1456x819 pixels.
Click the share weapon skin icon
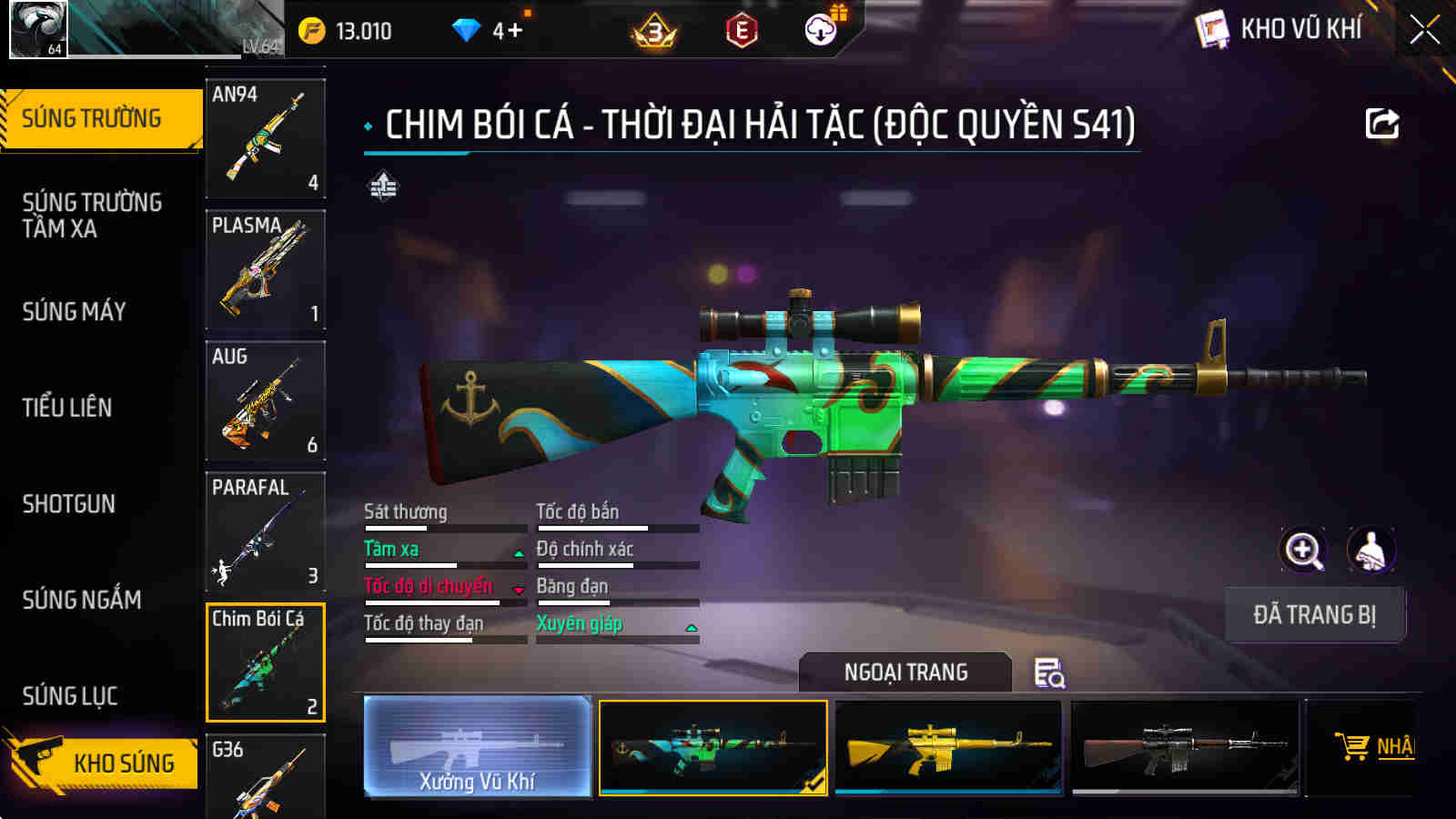1381,123
